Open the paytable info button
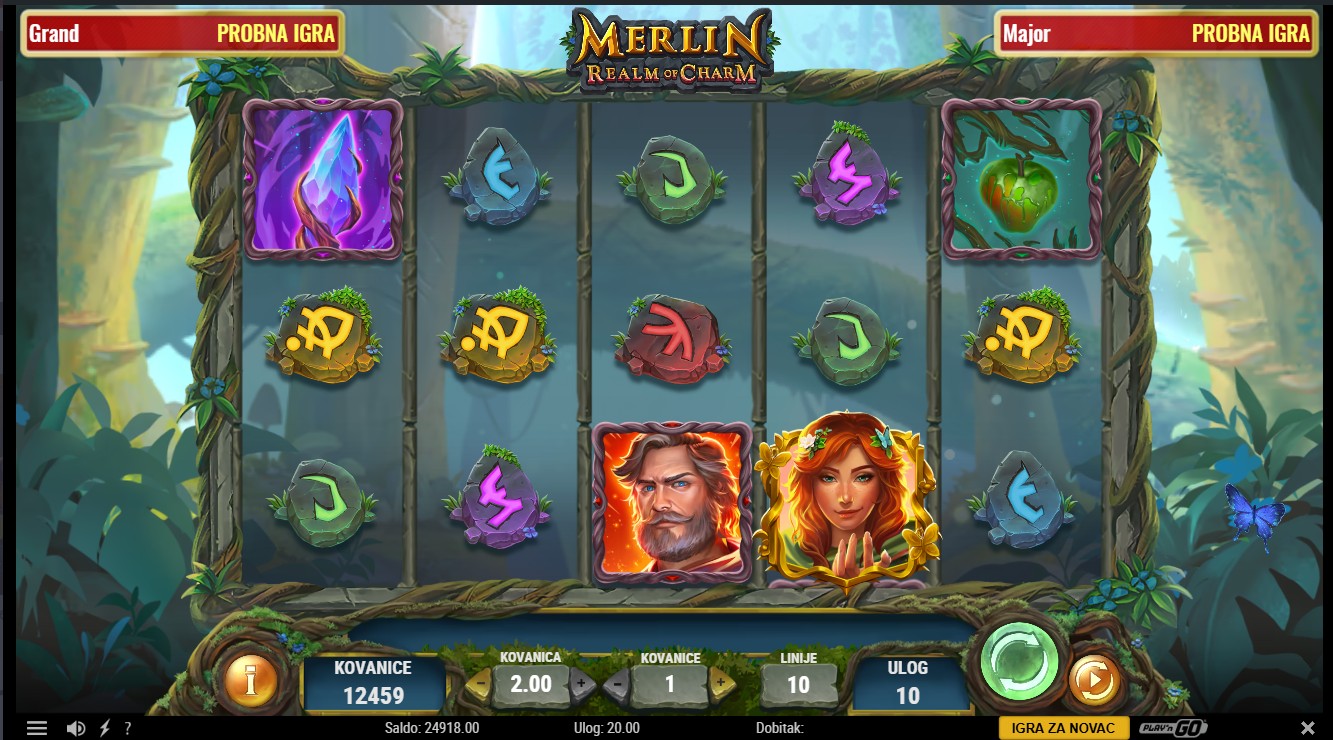This screenshot has width=1333, height=740. 251,681
